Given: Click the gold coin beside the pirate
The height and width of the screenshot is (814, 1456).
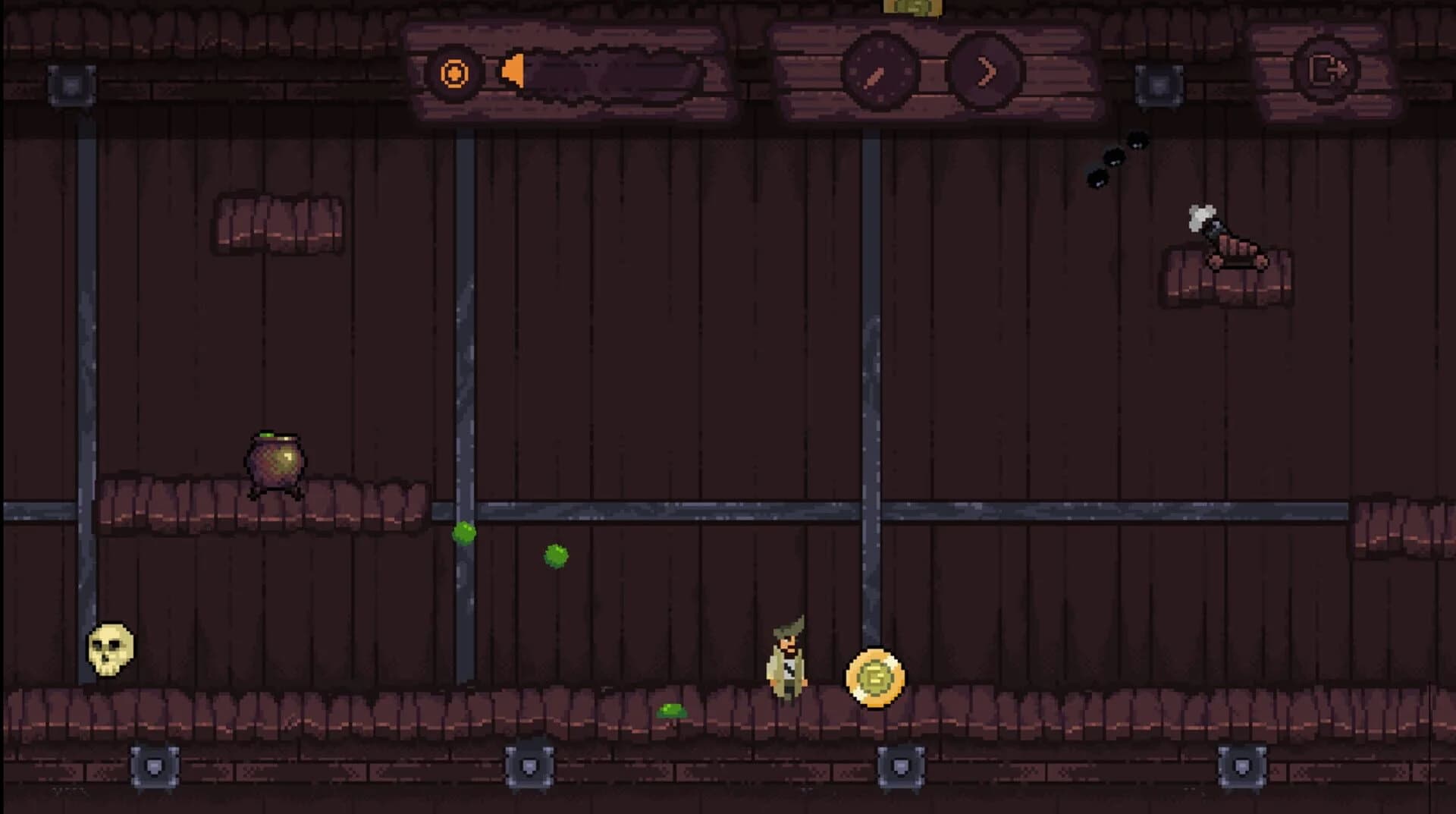Looking at the screenshot, I should (876, 678).
